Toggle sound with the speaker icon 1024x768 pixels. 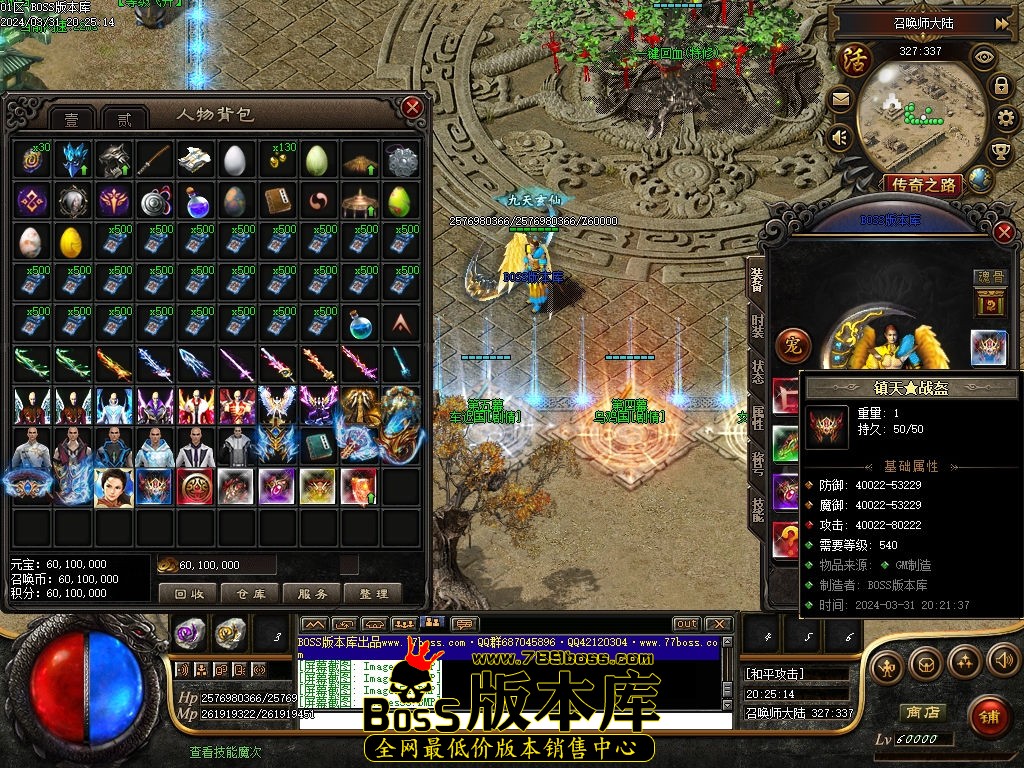click(x=839, y=136)
